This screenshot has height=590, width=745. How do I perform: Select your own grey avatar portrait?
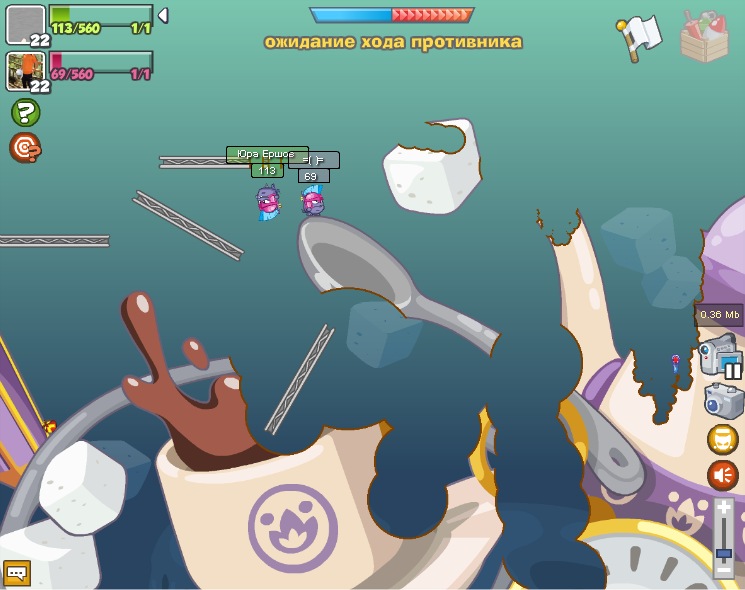(25, 24)
